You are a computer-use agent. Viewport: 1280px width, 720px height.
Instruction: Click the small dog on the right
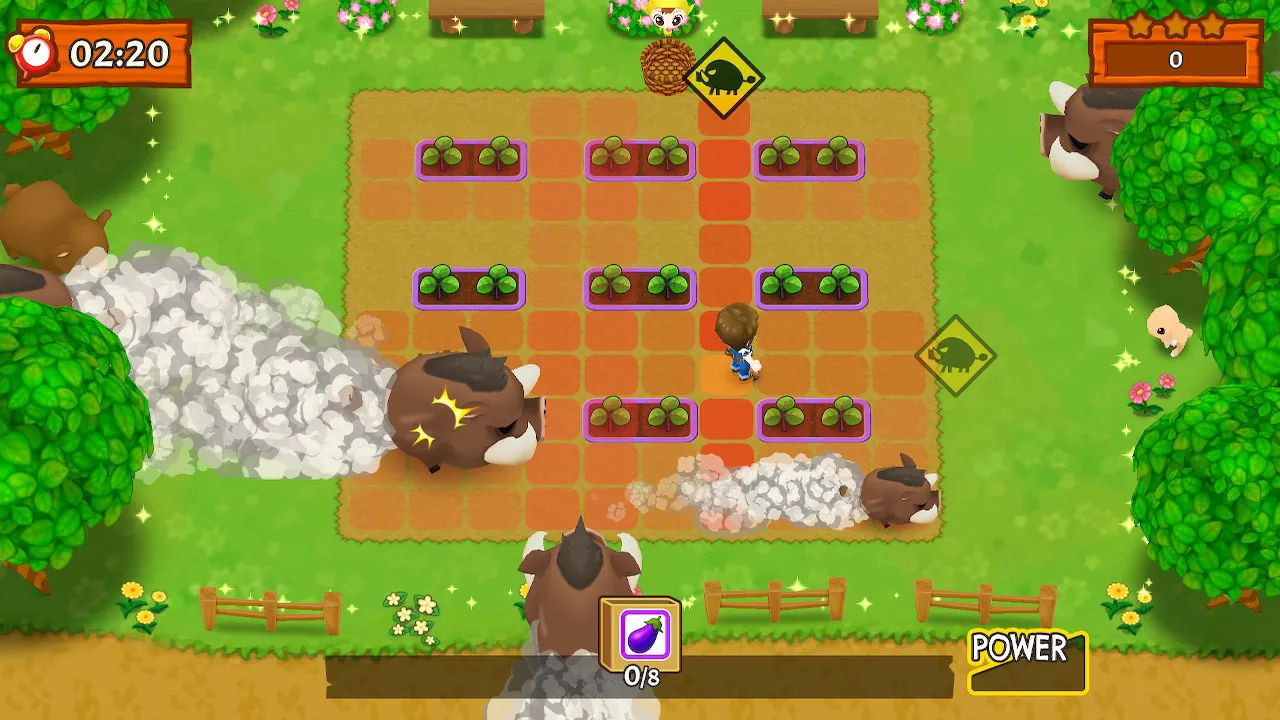(1168, 330)
